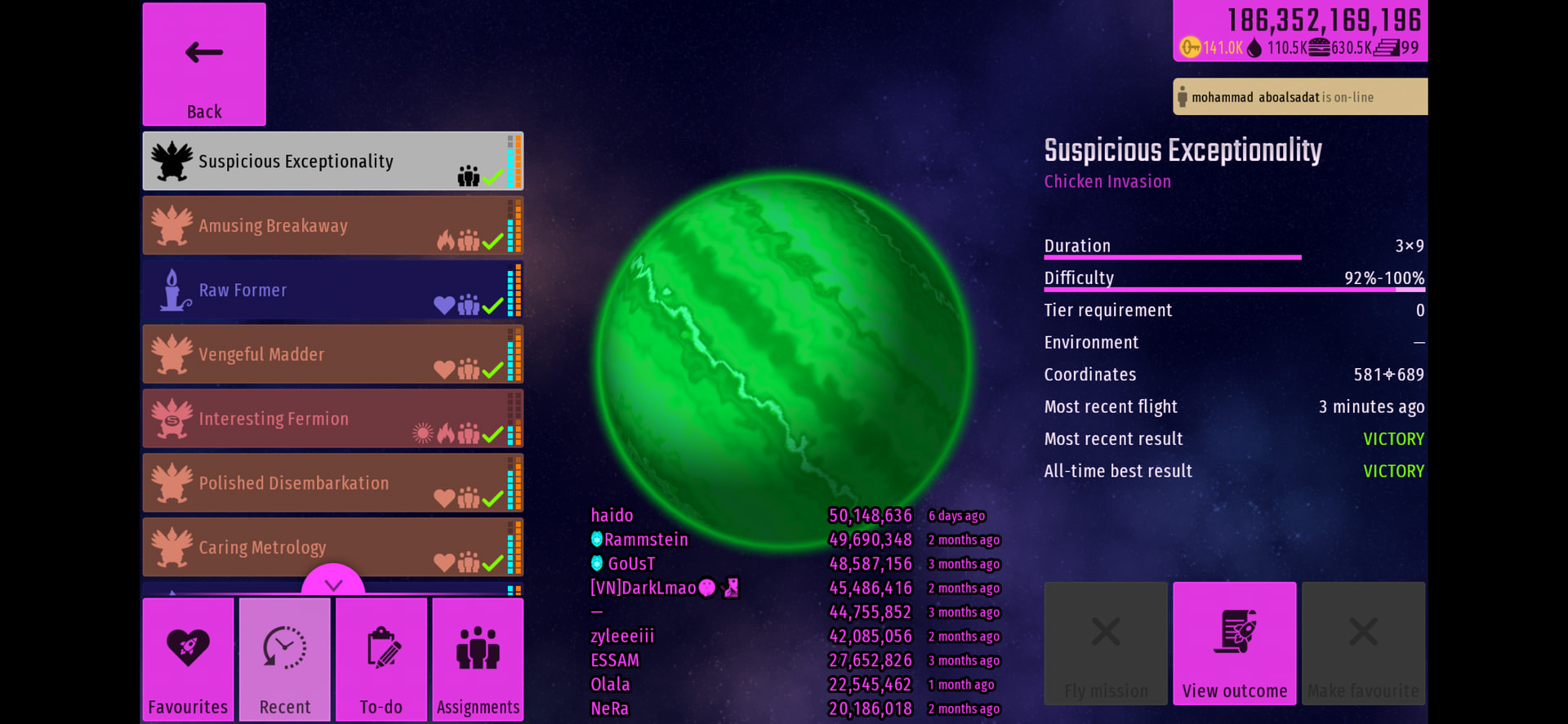Show the Recent missions tab
The image size is (1568, 724).
tap(285, 660)
